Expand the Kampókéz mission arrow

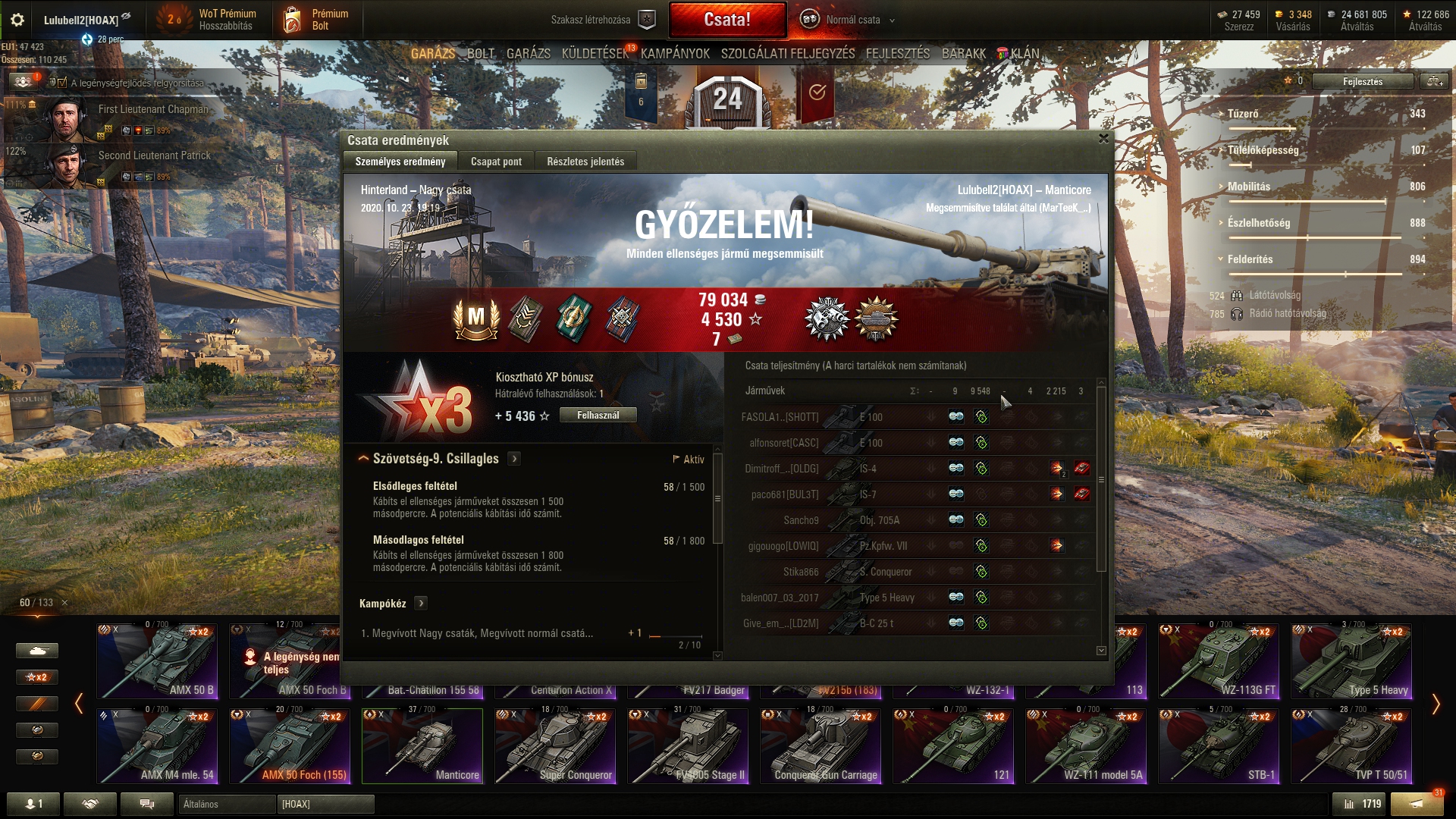(422, 604)
